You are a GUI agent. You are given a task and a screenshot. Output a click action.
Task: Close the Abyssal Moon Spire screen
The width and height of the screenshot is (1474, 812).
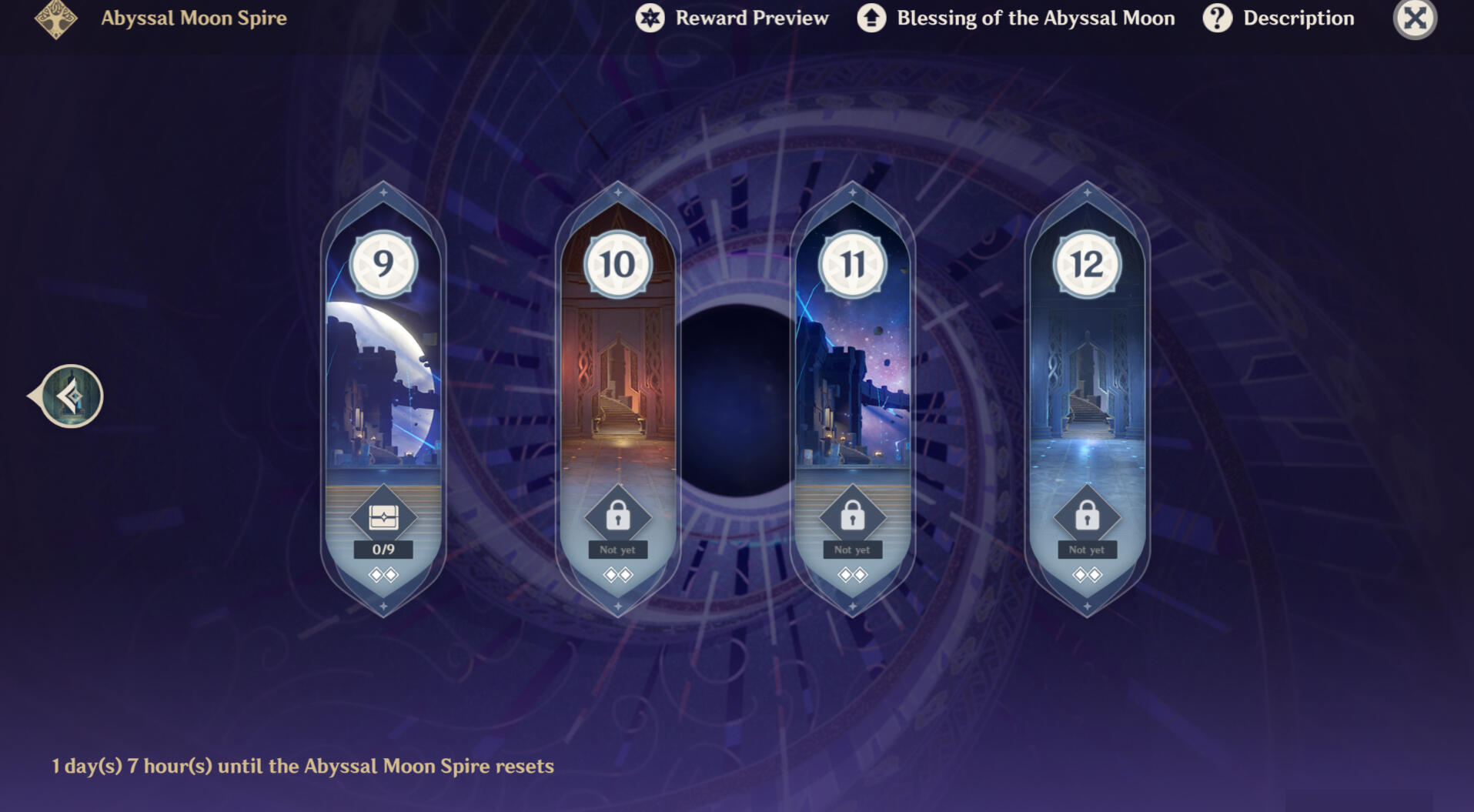click(x=1414, y=18)
